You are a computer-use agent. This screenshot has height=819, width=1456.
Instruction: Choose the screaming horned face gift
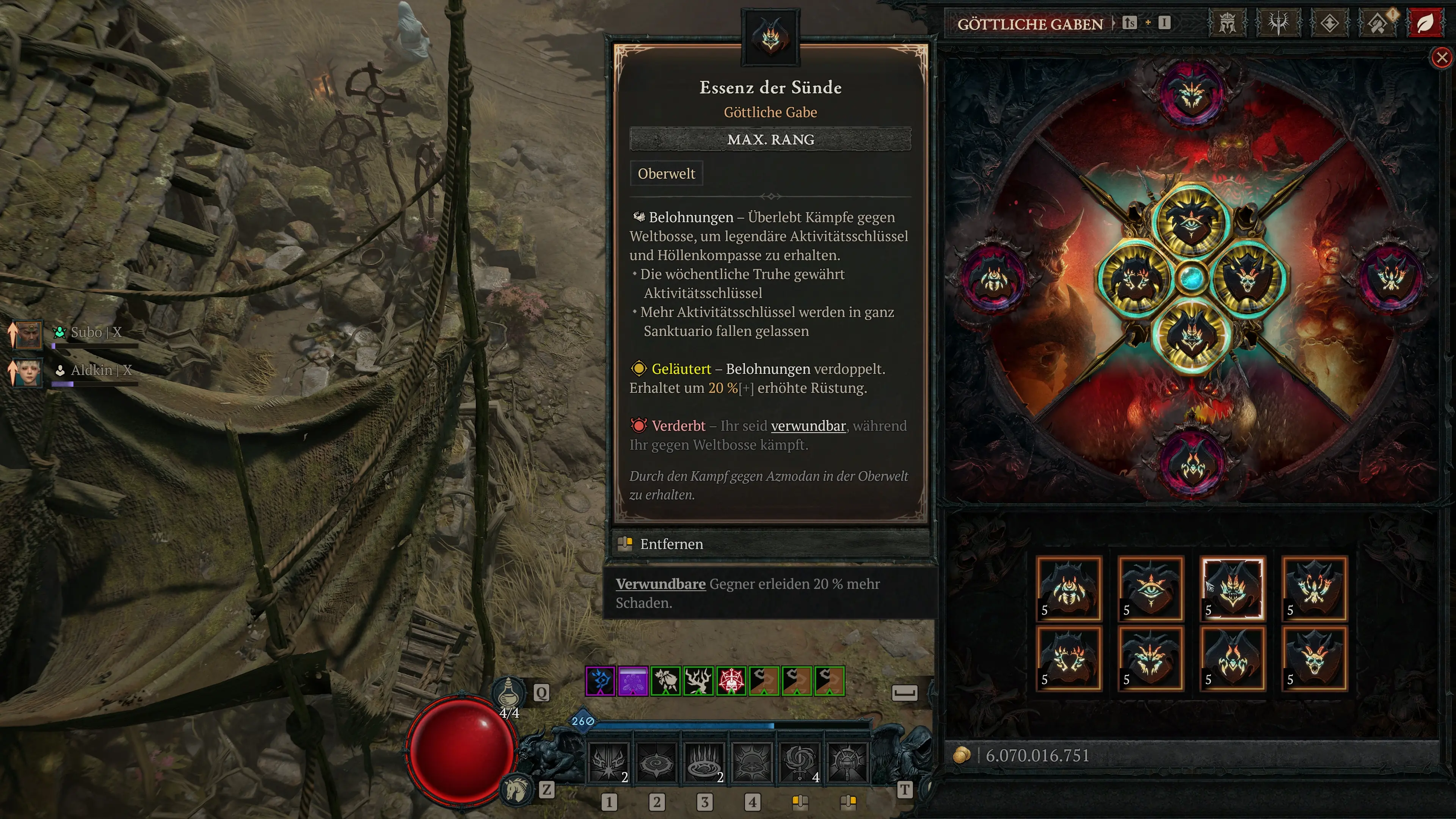[1314, 659]
